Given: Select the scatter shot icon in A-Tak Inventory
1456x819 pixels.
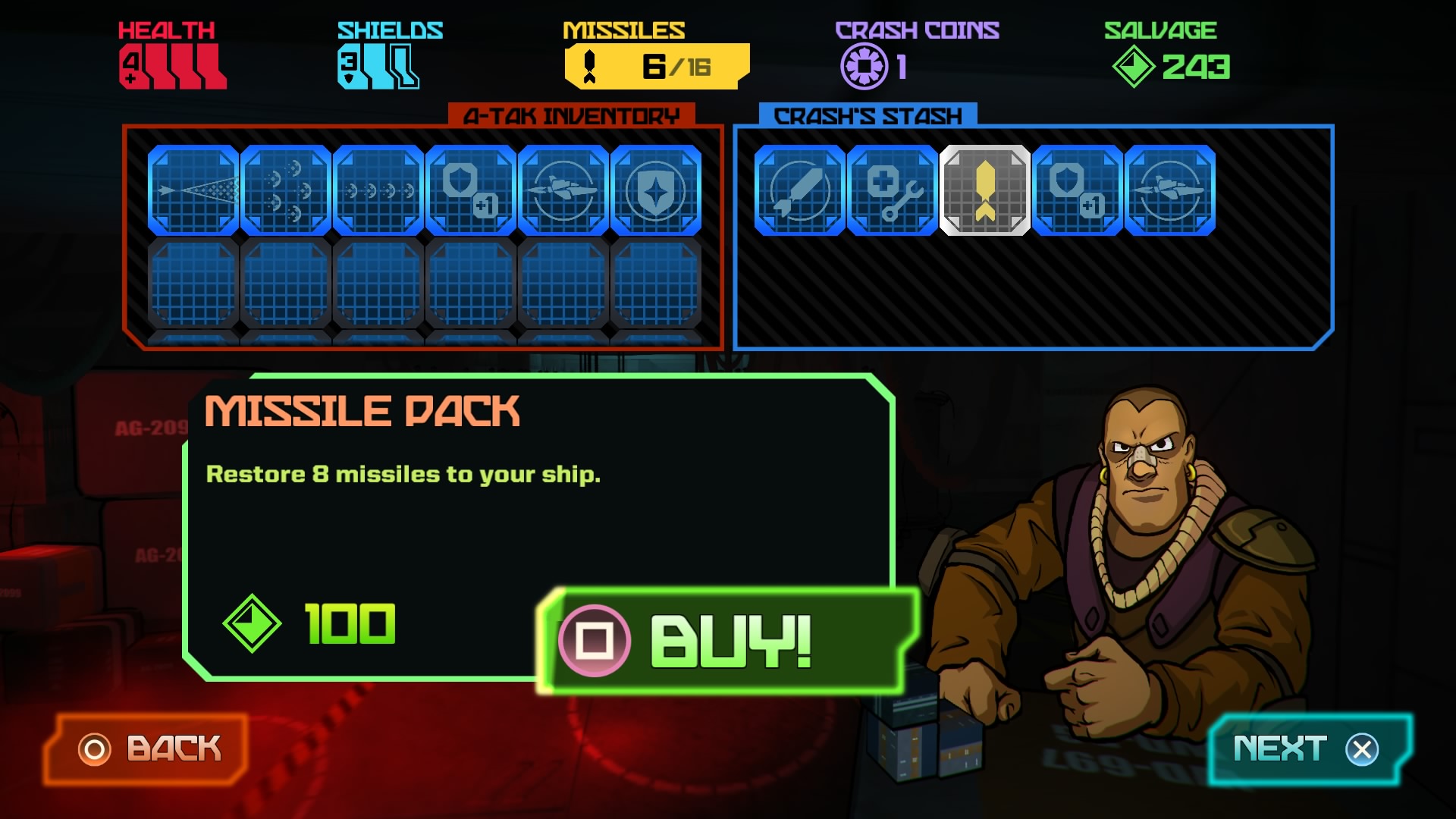Looking at the screenshot, I should click(x=286, y=191).
